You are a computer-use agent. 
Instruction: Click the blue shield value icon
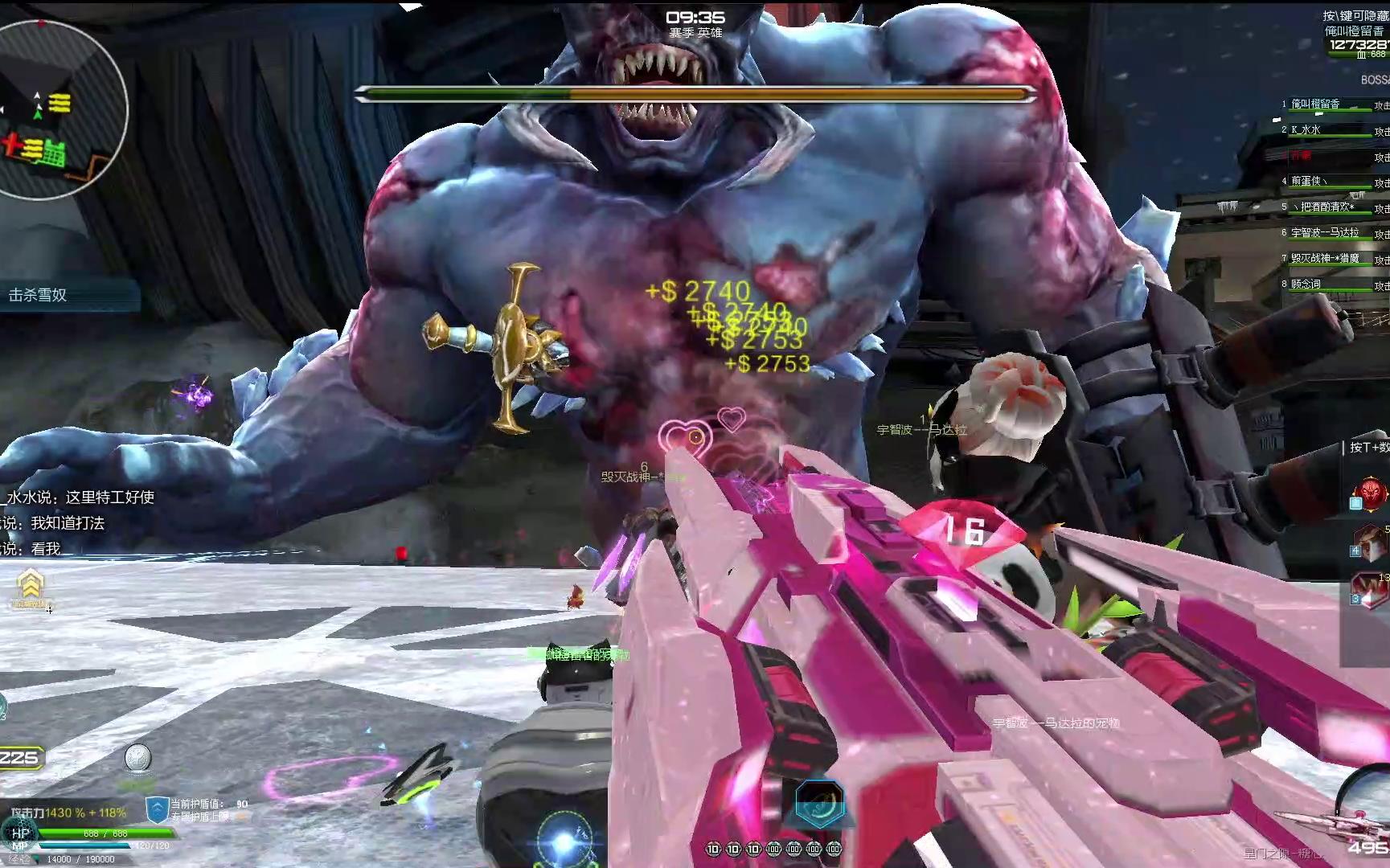pyautogui.click(x=157, y=809)
